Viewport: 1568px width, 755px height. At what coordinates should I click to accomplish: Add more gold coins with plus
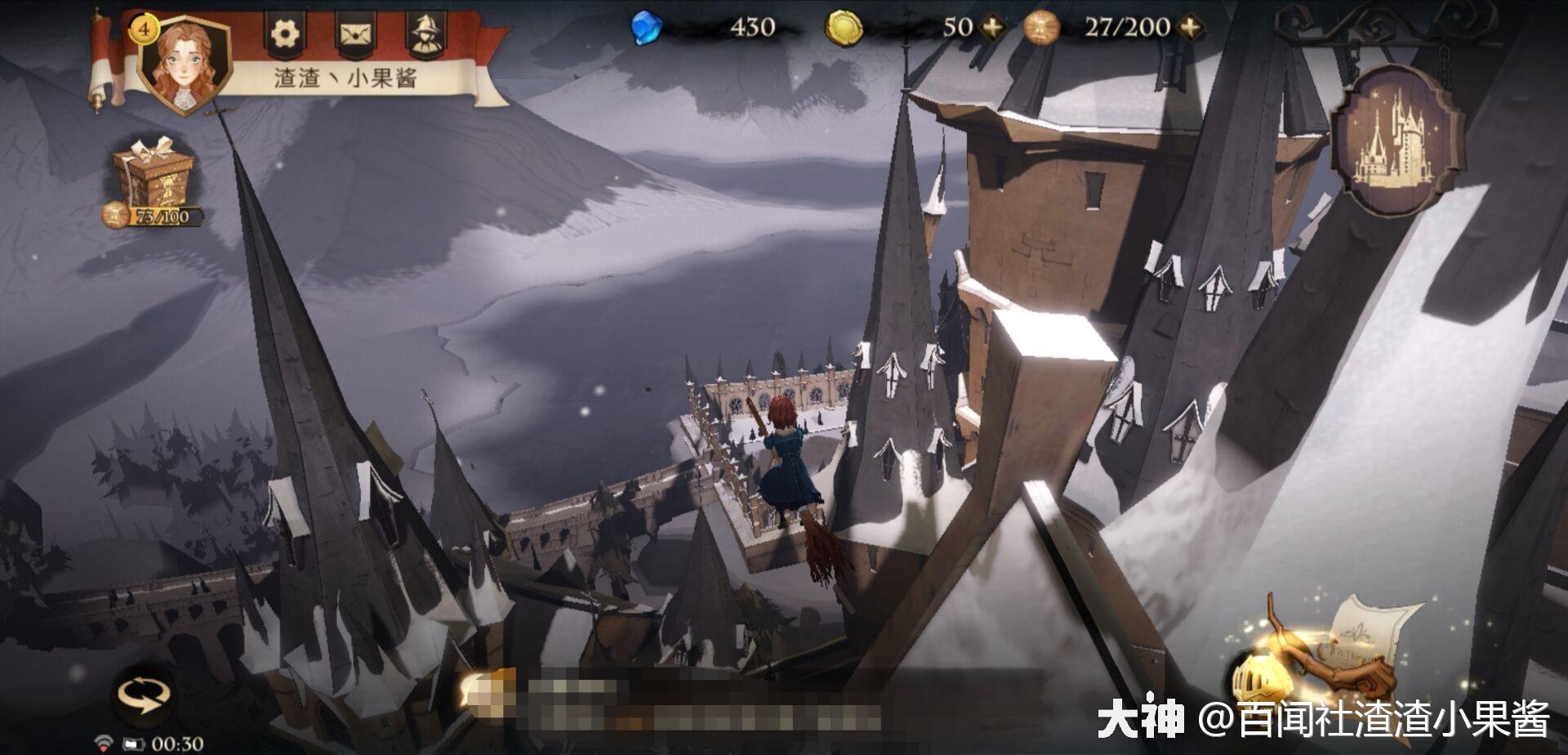coord(993,28)
